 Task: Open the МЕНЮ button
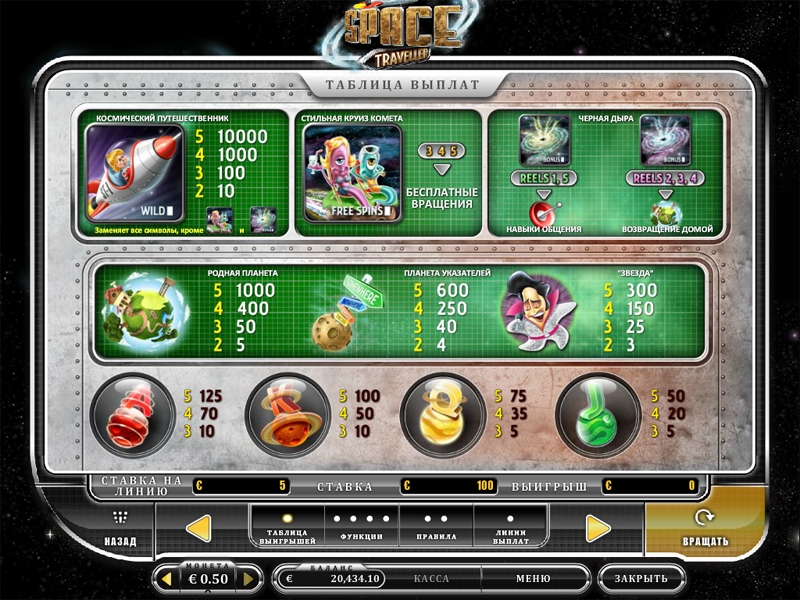[533, 578]
